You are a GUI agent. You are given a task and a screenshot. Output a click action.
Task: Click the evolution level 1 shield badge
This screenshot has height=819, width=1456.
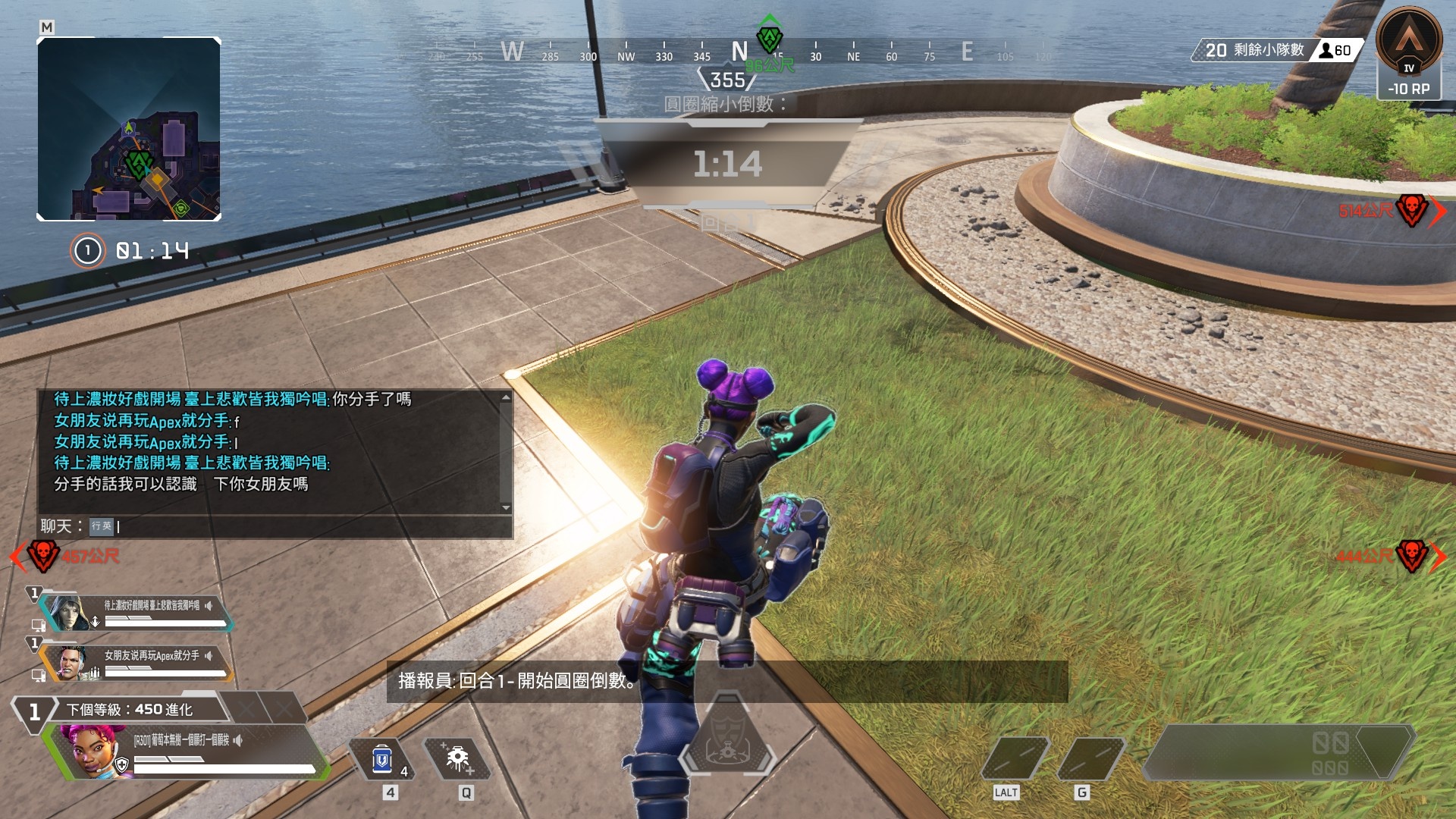click(x=34, y=711)
